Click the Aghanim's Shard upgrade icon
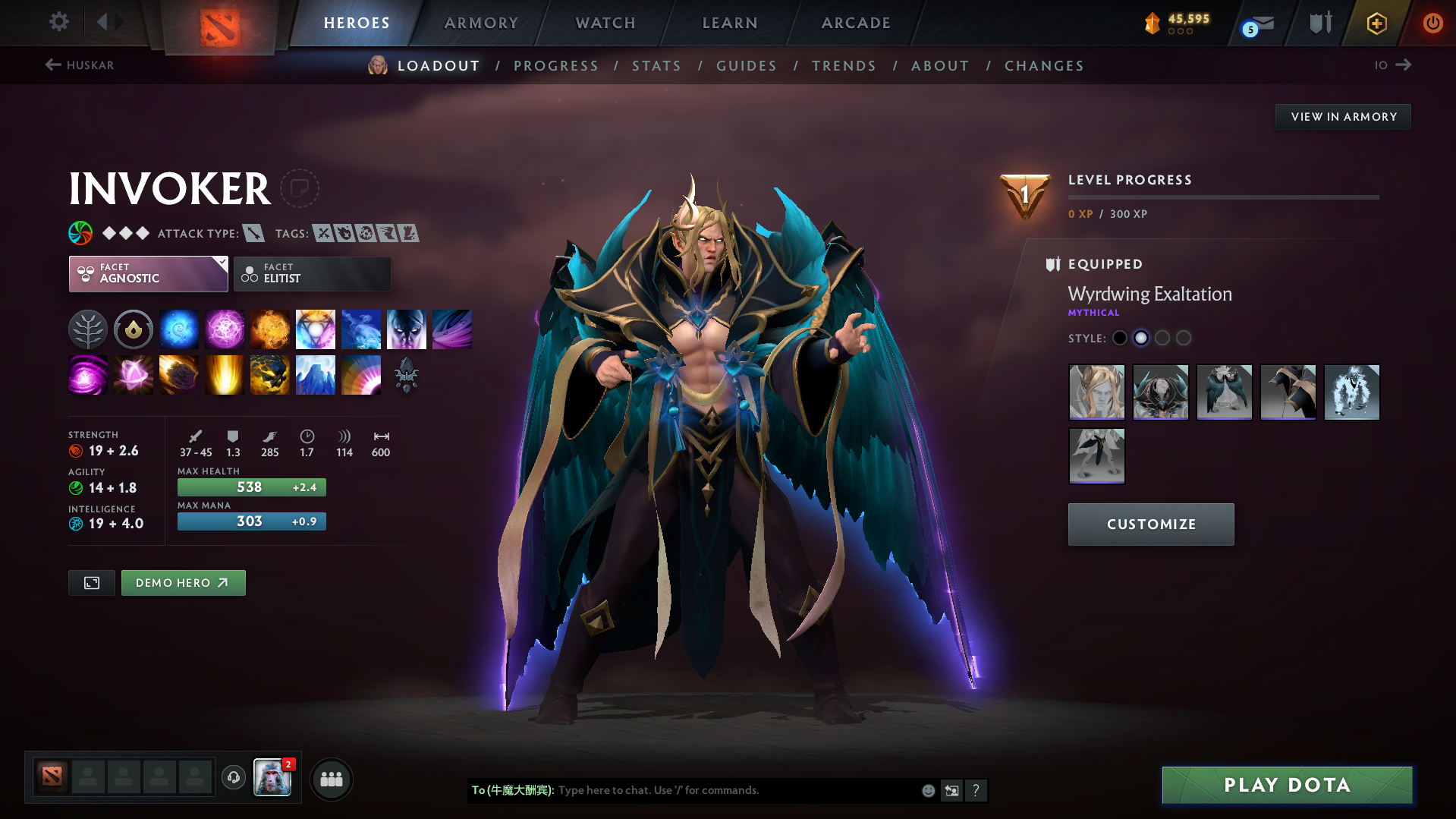Viewport: 1456px width, 819px height. 406,375
